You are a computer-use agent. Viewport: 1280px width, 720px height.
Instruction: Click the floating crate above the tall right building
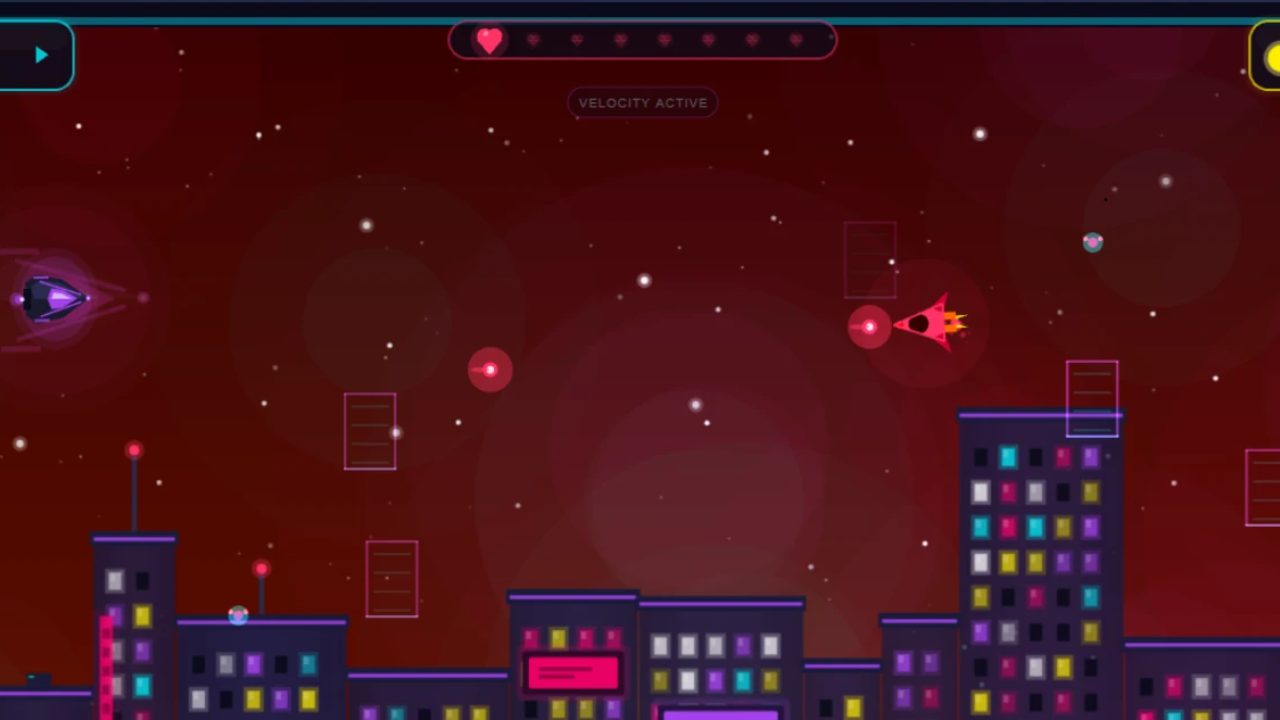click(x=1092, y=397)
